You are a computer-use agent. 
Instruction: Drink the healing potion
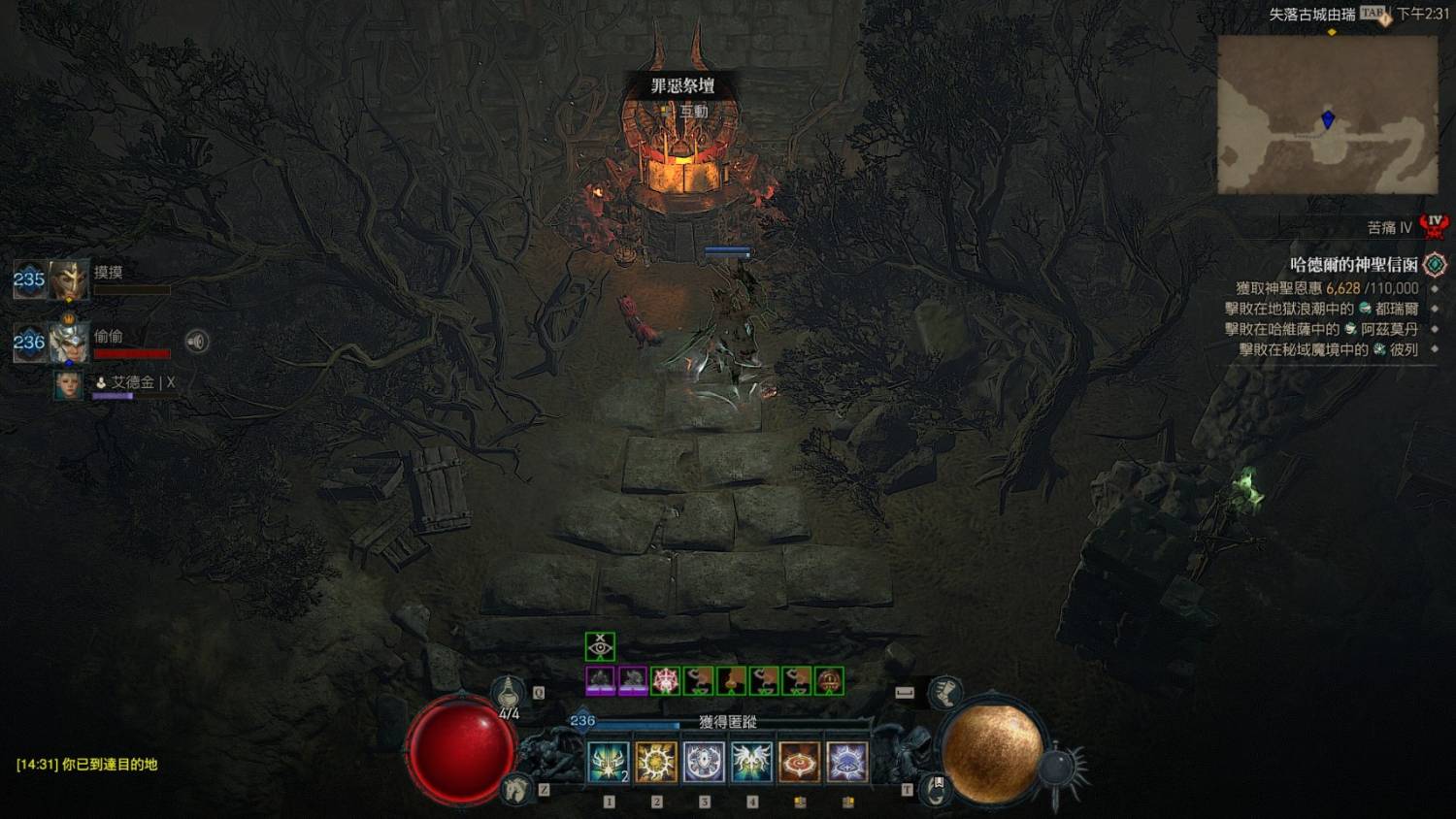tap(508, 693)
